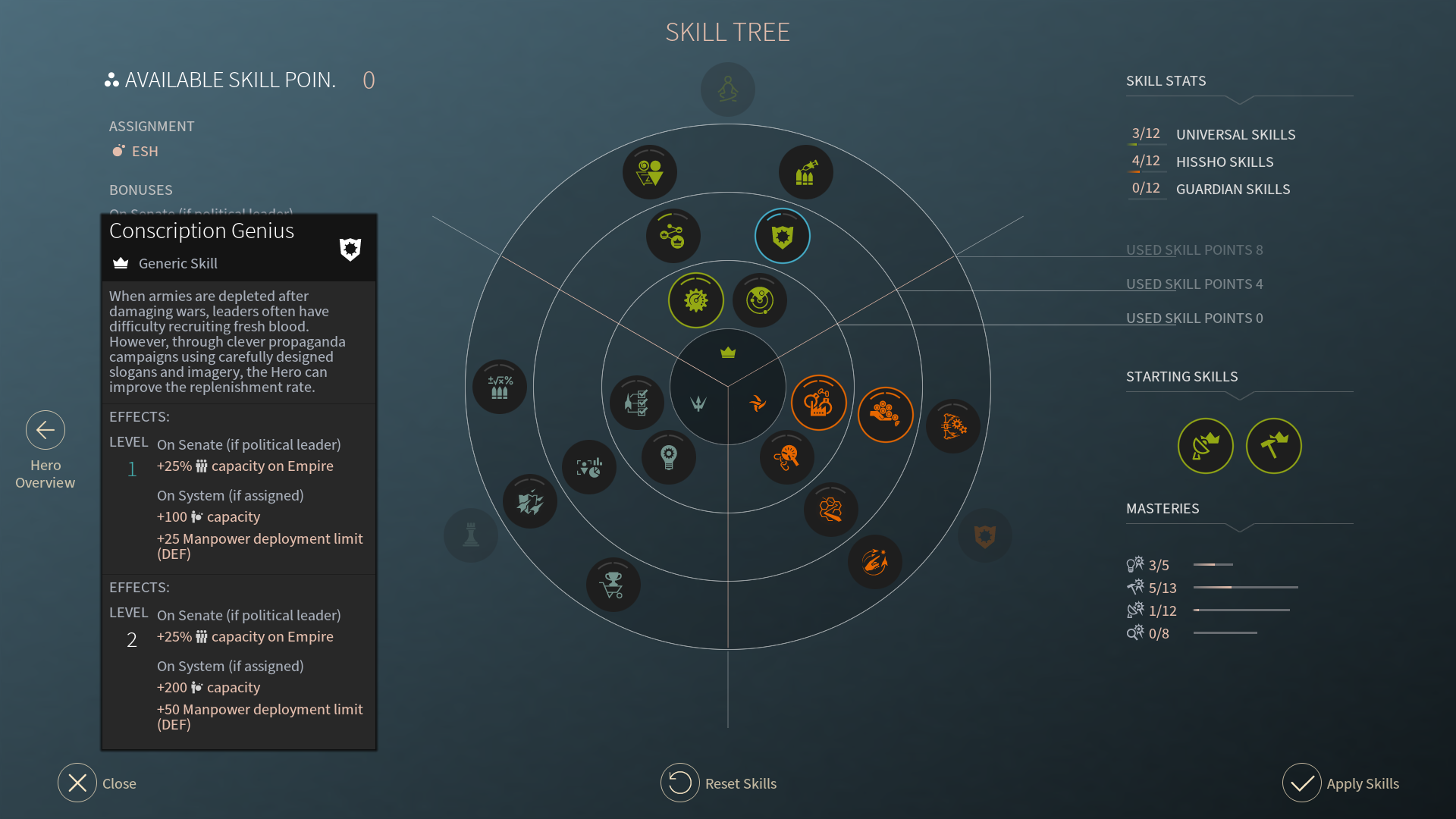Select the orange honeycomb skill node

831,509
